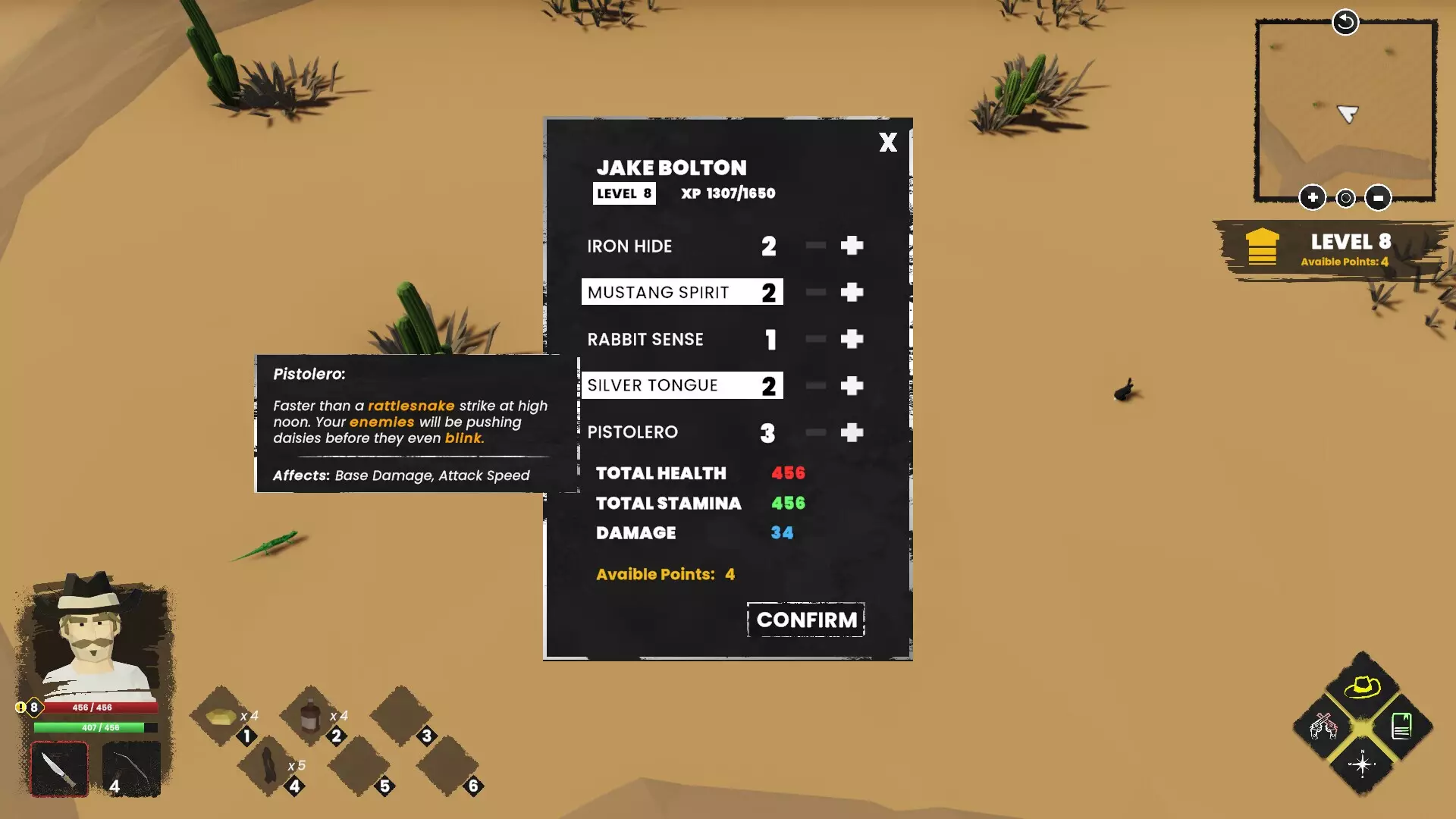
Task: Click the minimap rotation reset arrow icon
Action: 1345,22
